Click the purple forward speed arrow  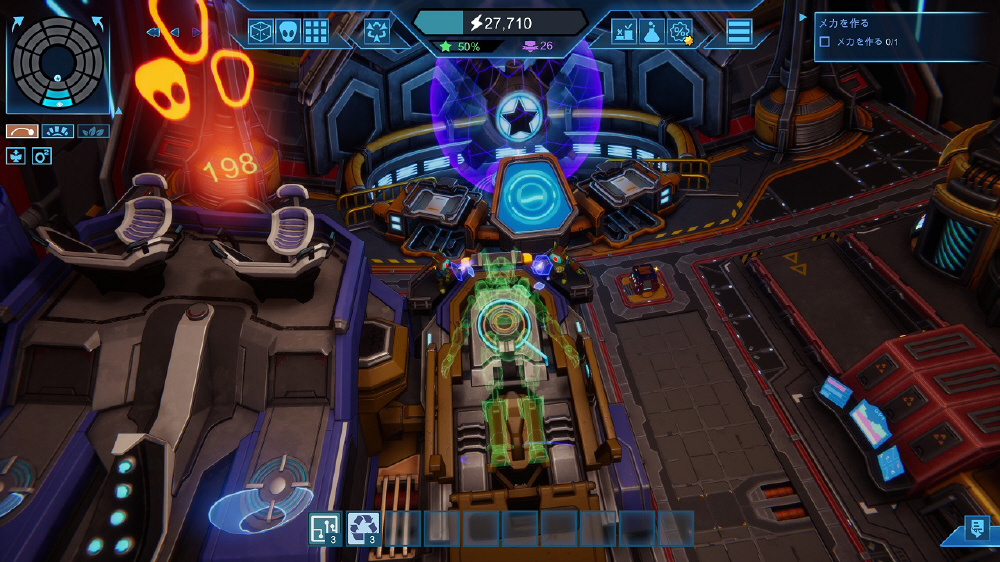coord(196,32)
